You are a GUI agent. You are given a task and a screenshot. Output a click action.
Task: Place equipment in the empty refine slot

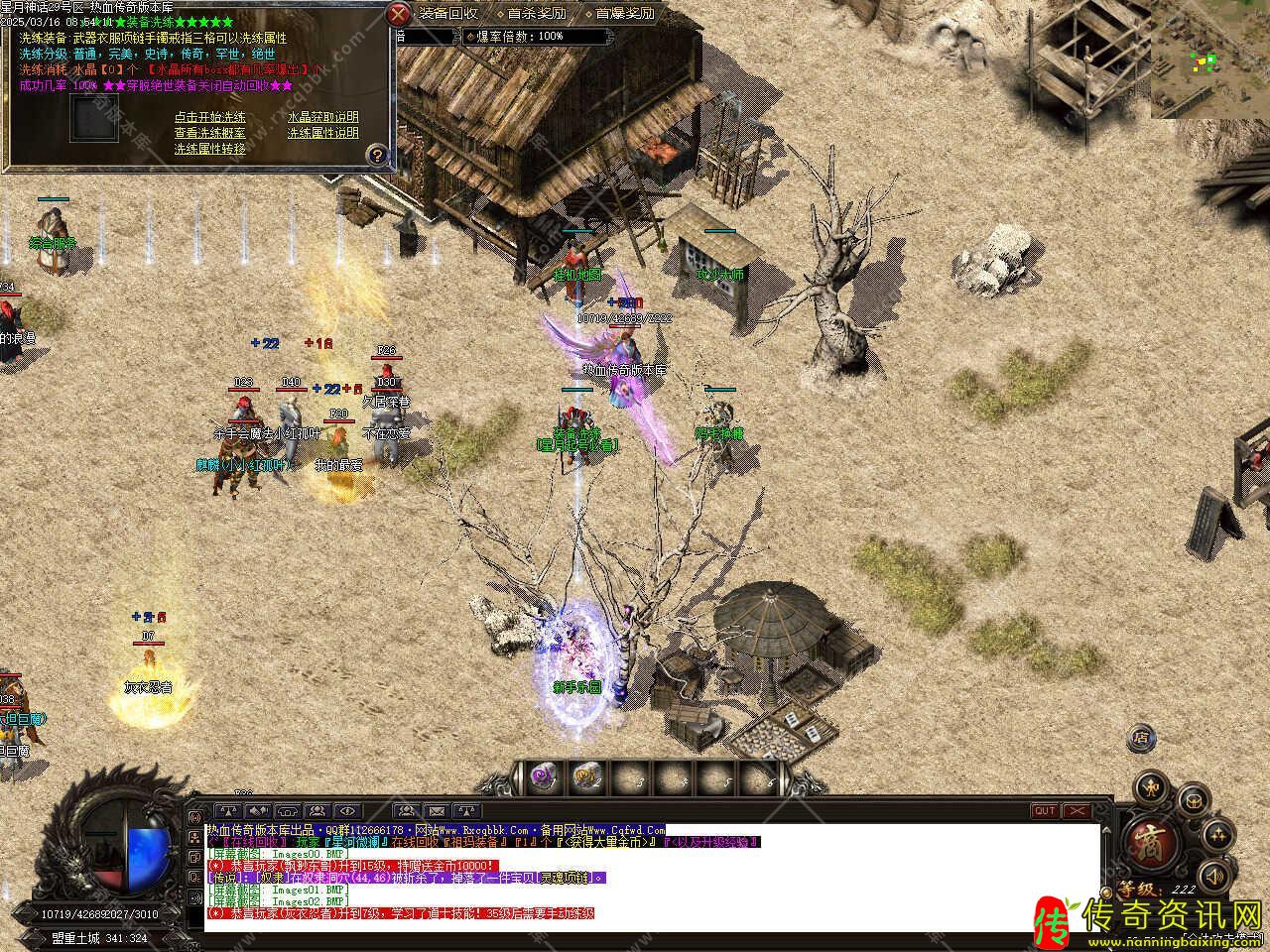tap(94, 118)
